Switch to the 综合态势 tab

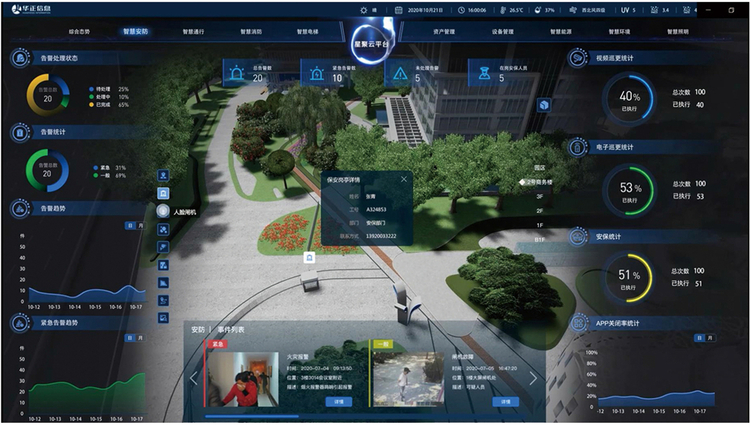tap(80, 31)
